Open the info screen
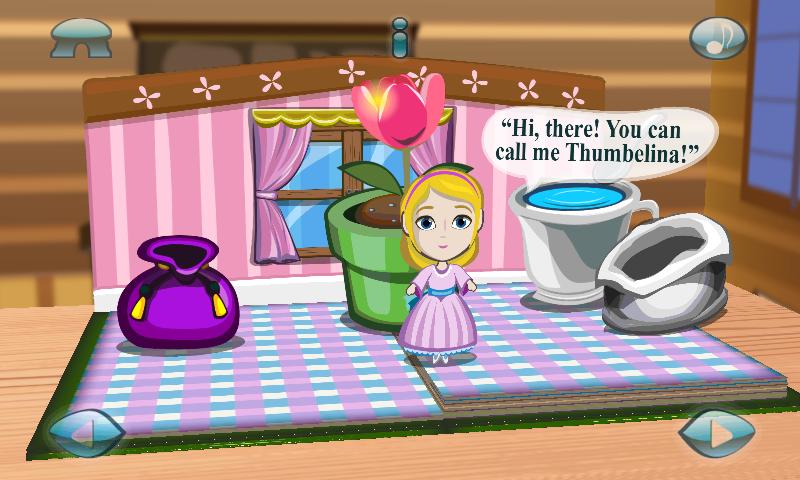800x480 pixels. (400, 38)
